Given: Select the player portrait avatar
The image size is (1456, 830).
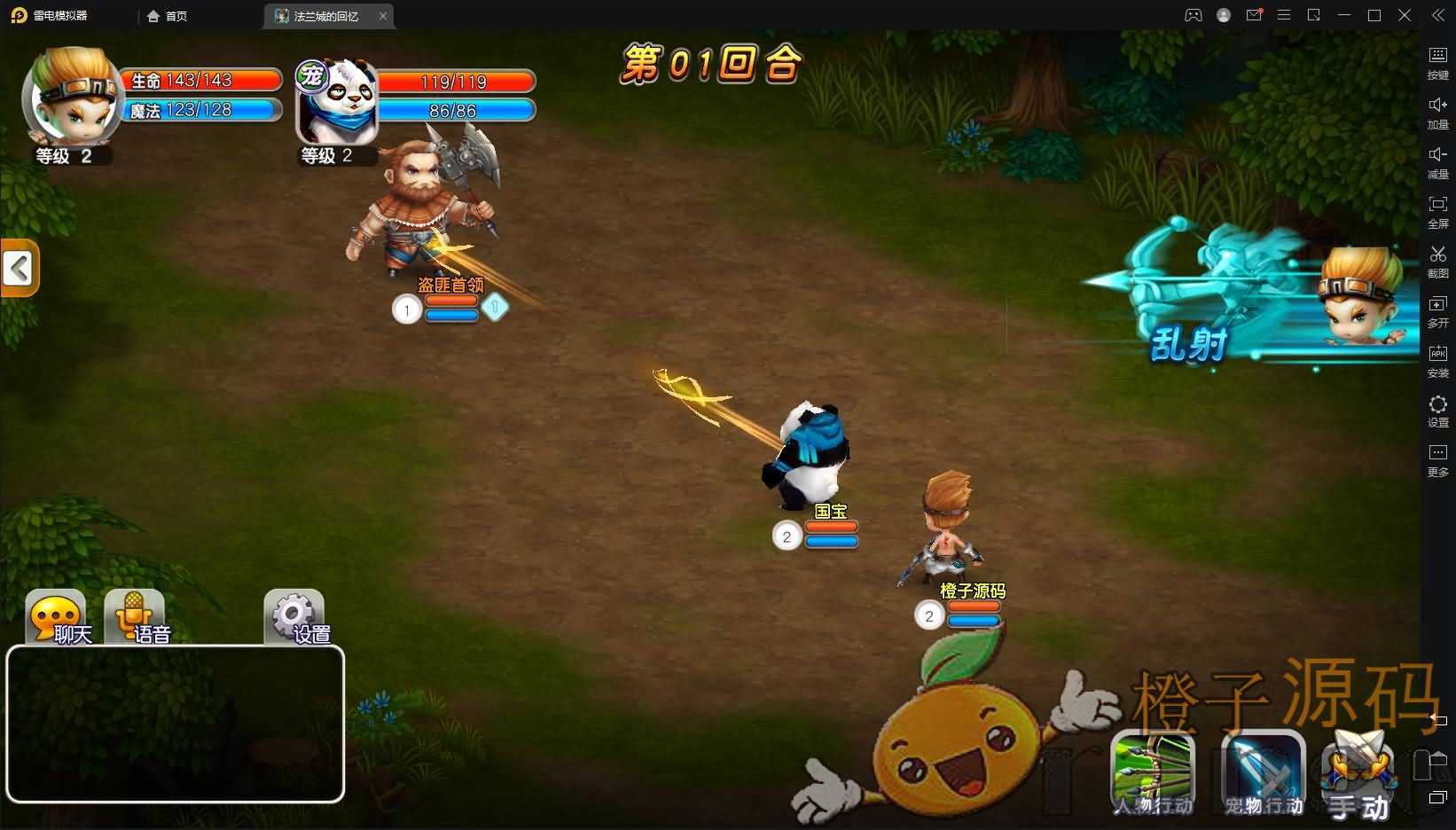Looking at the screenshot, I should (71, 99).
